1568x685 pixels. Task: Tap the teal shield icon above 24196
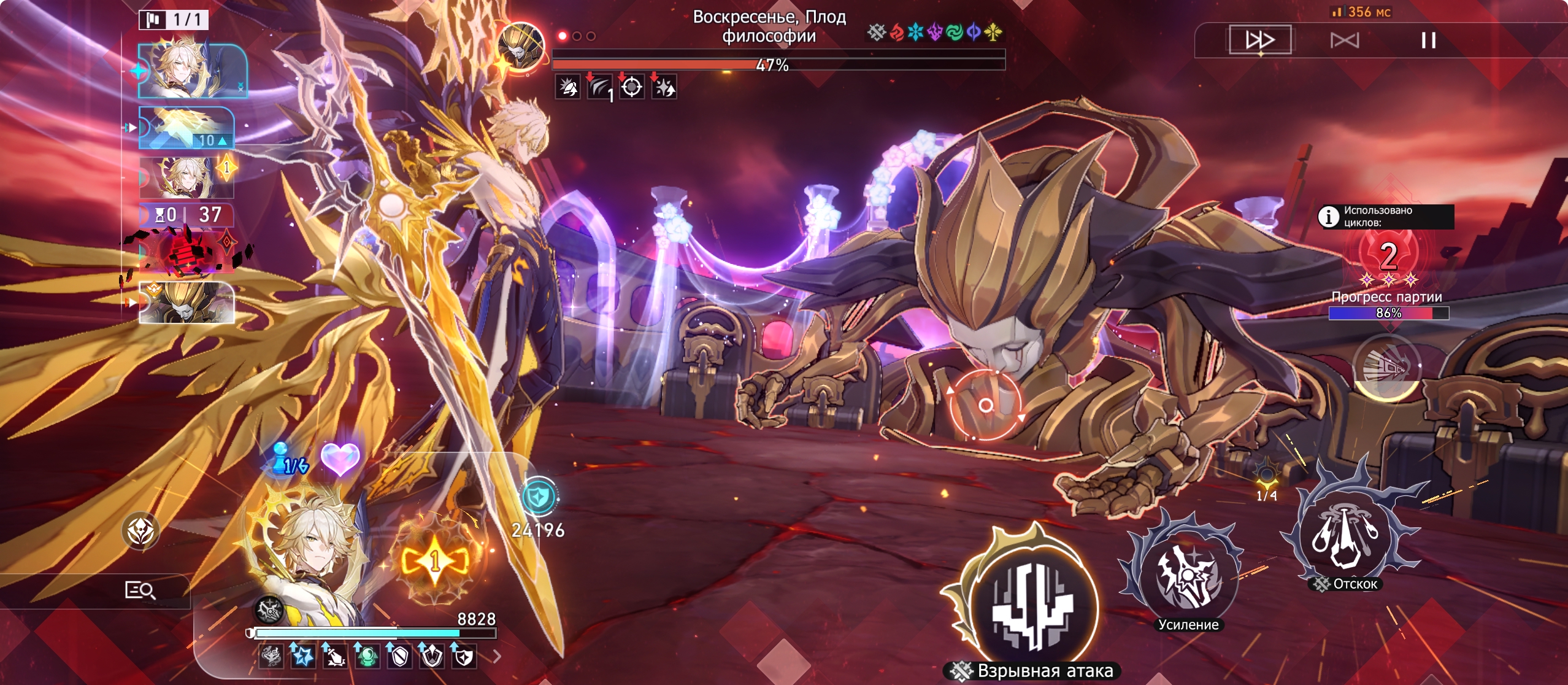coord(539,496)
